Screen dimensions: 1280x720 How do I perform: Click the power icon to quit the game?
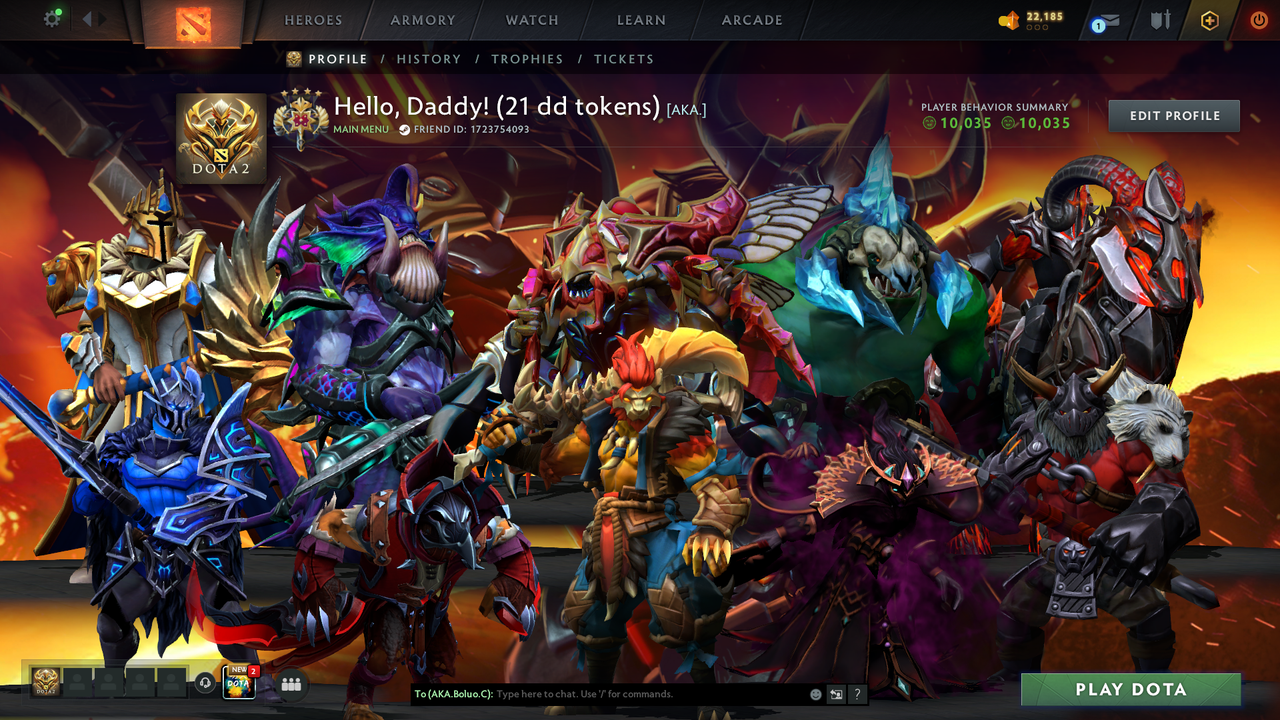coord(1257,18)
